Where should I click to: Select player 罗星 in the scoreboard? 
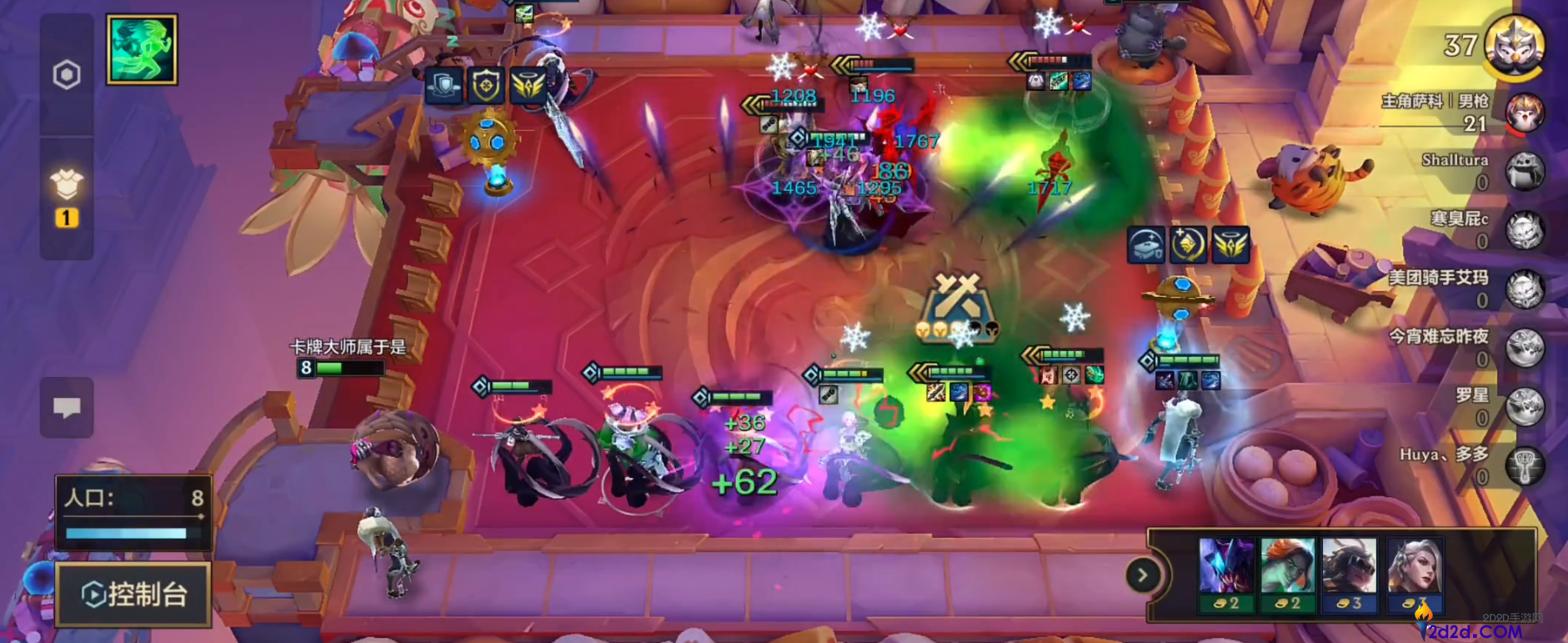coord(1525,407)
